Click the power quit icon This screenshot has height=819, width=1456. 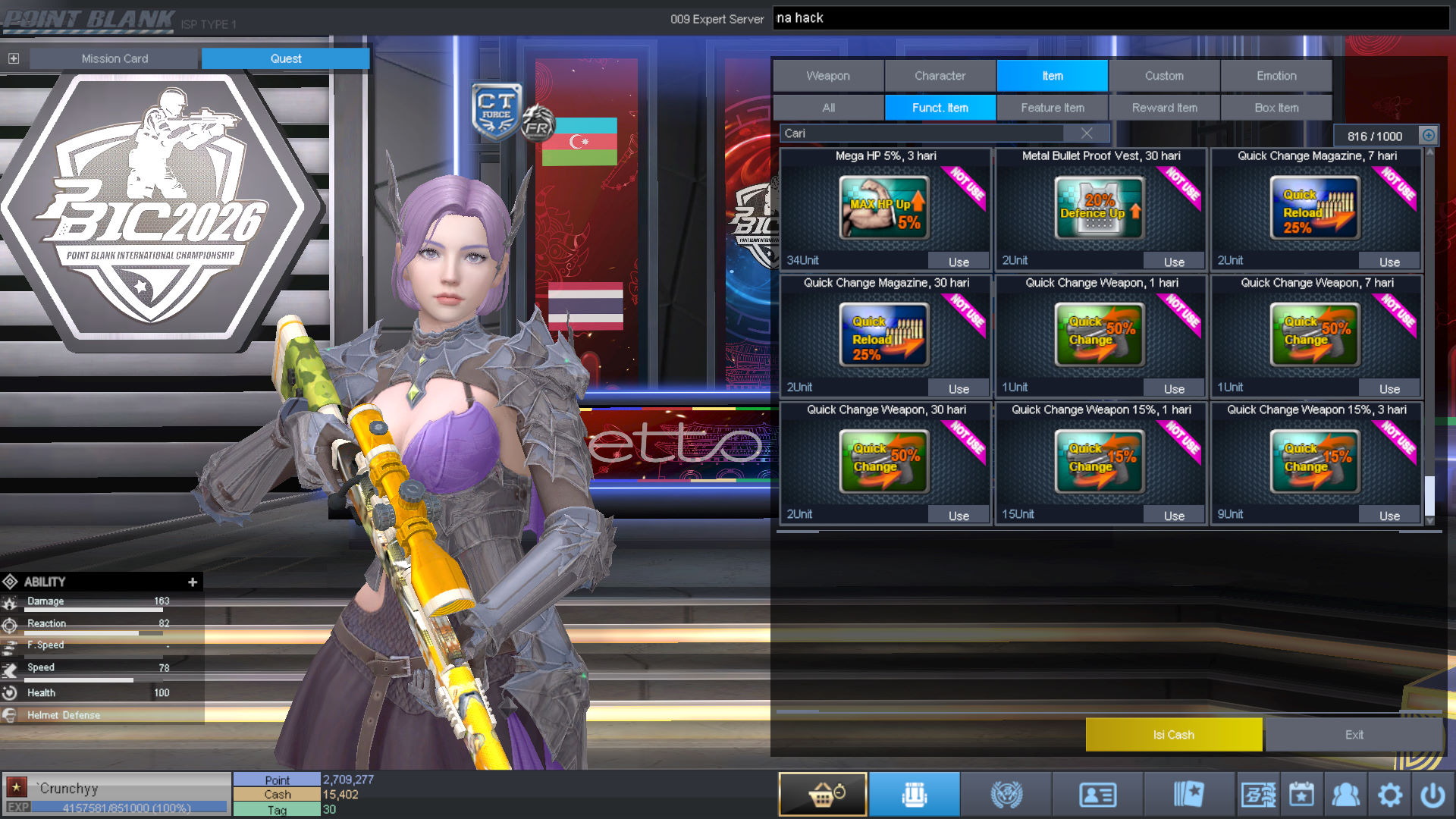pyautogui.click(x=1432, y=794)
